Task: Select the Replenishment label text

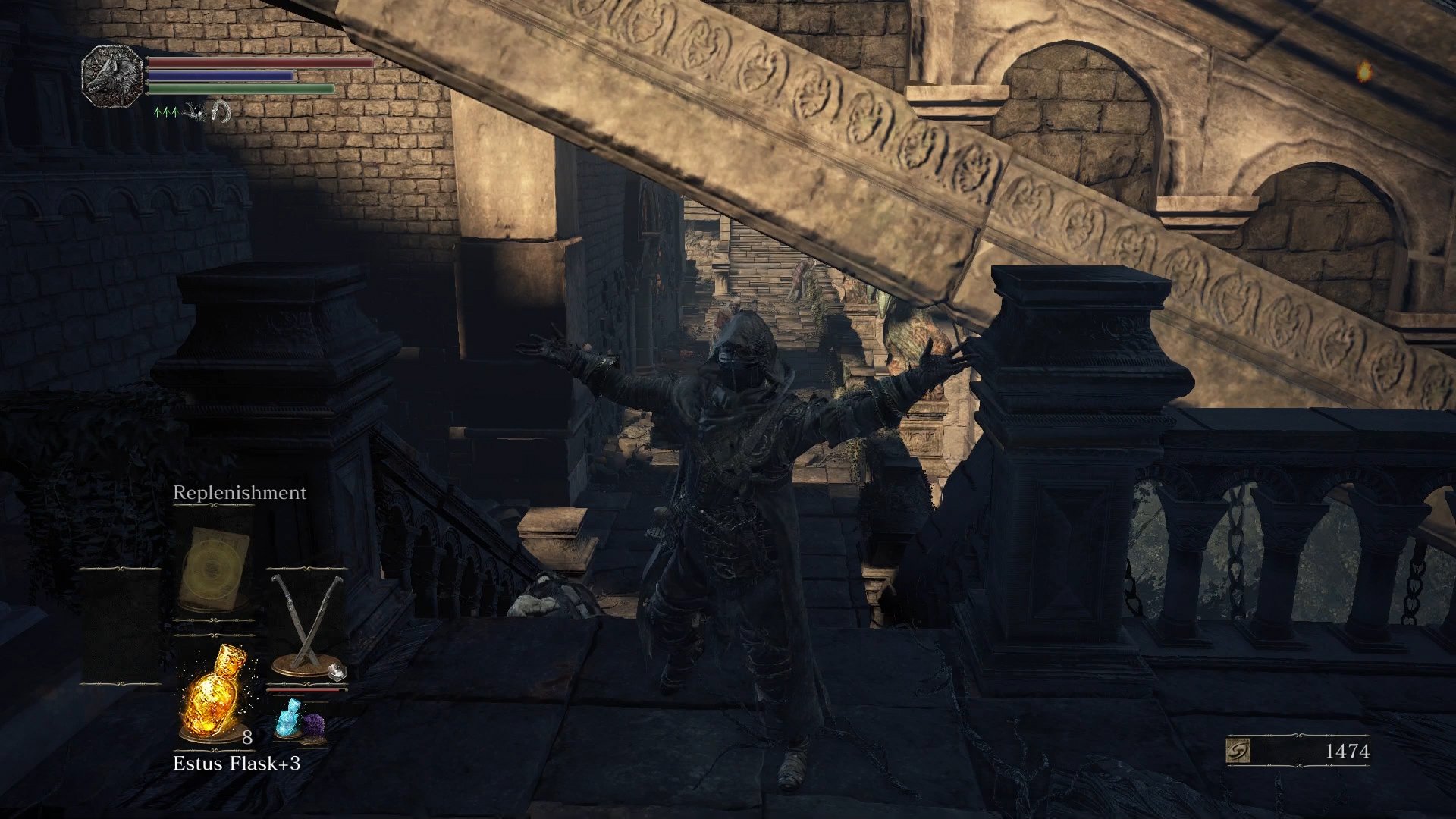Action: [x=239, y=493]
